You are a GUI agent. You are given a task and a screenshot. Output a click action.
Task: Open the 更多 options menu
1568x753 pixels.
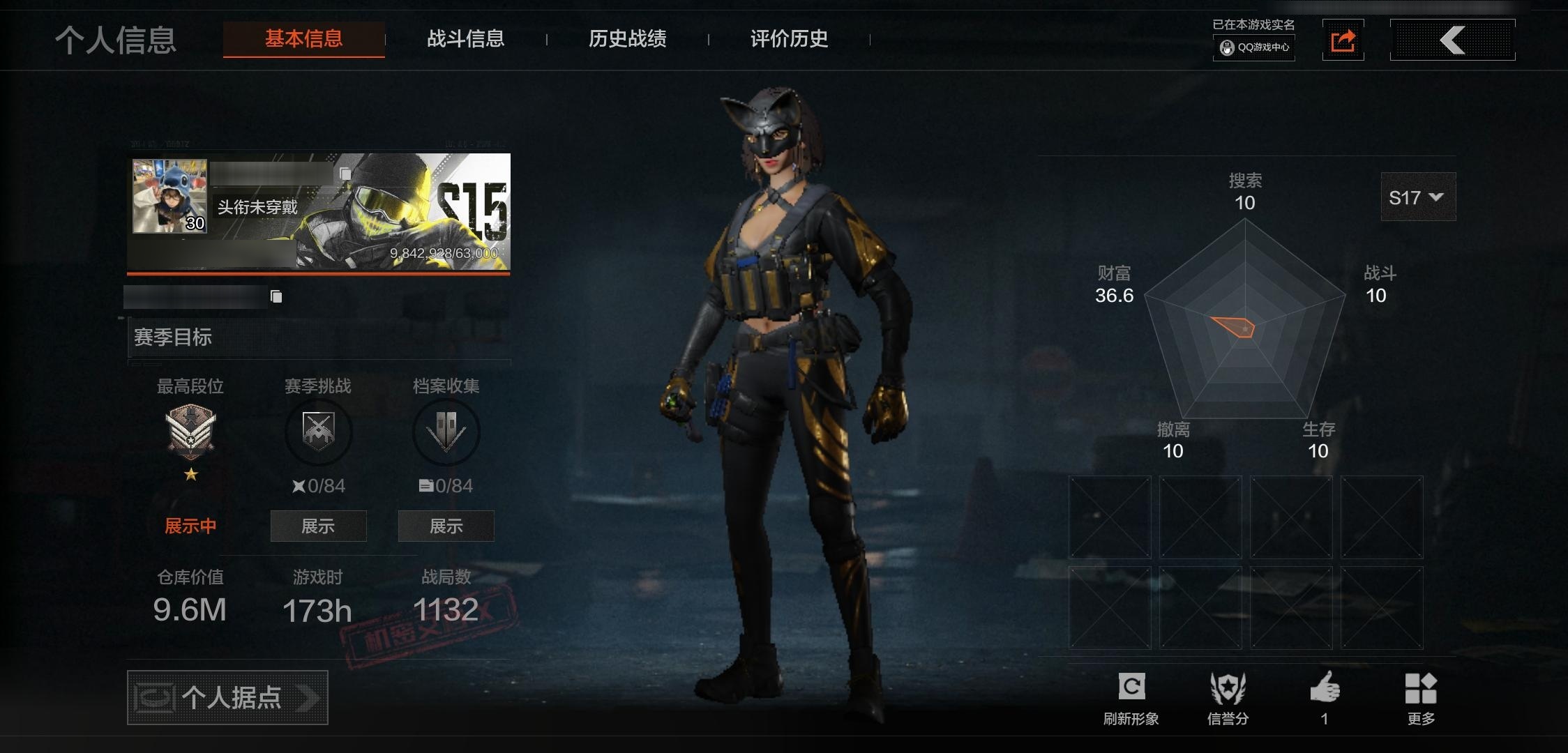1421,697
